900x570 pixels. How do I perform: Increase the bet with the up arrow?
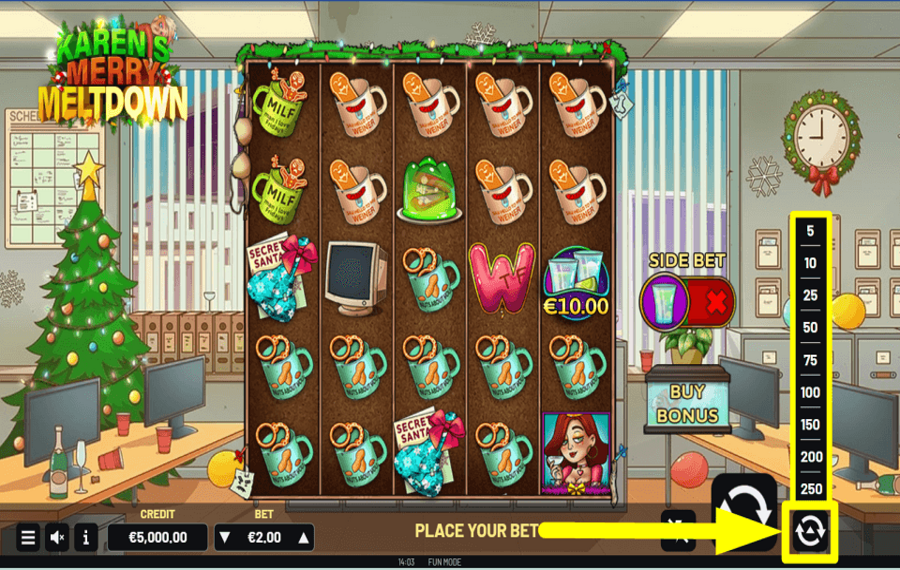(303, 537)
